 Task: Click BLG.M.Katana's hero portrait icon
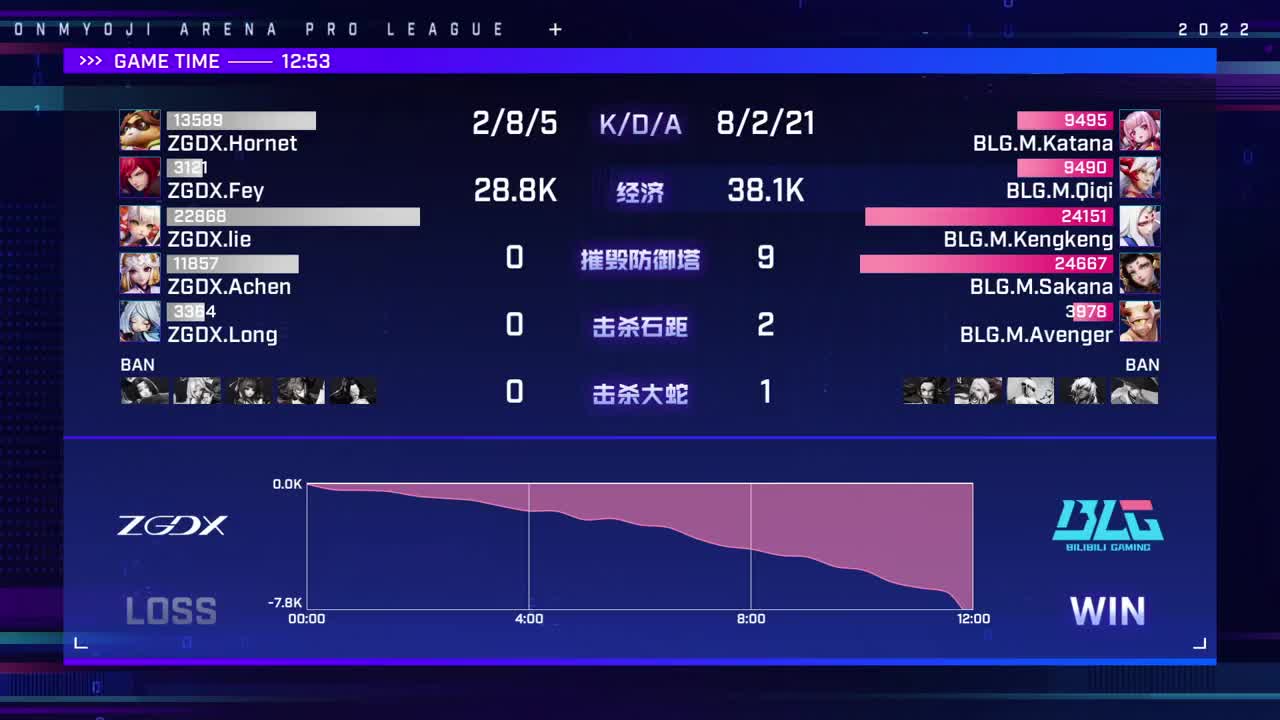click(x=1141, y=129)
